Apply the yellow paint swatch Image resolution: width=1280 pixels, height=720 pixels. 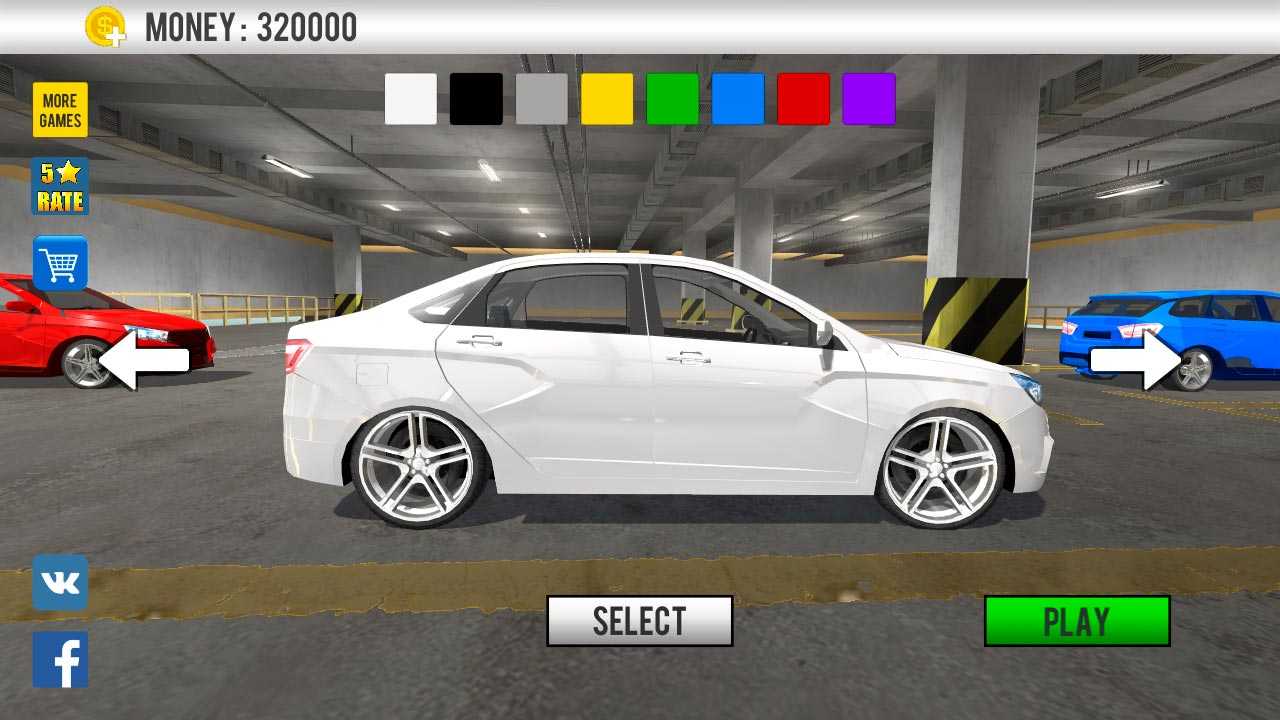(x=607, y=99)
